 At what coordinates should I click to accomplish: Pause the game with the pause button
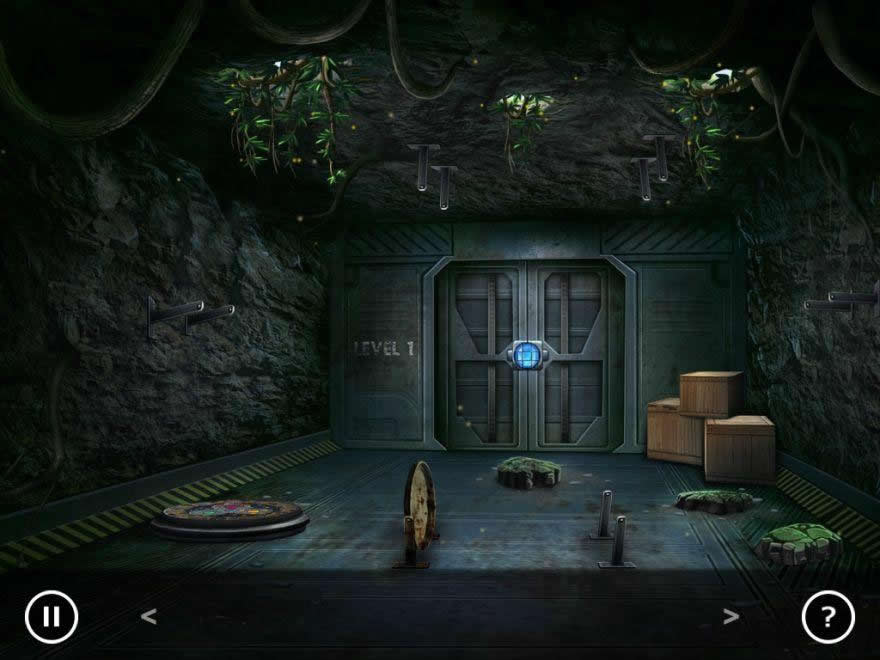[51, 617]
